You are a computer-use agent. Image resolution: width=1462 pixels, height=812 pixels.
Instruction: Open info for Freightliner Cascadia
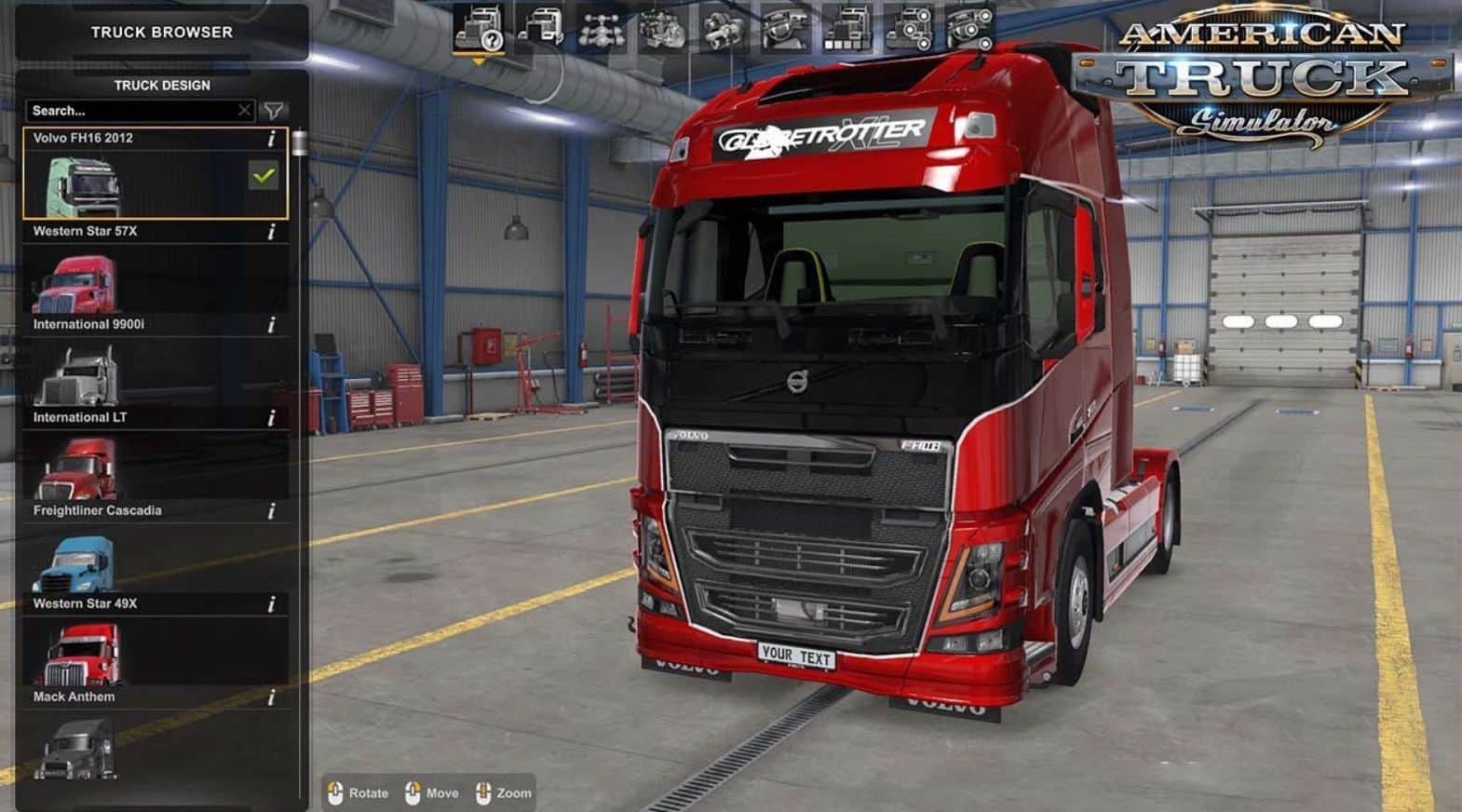tap(271, 511)
